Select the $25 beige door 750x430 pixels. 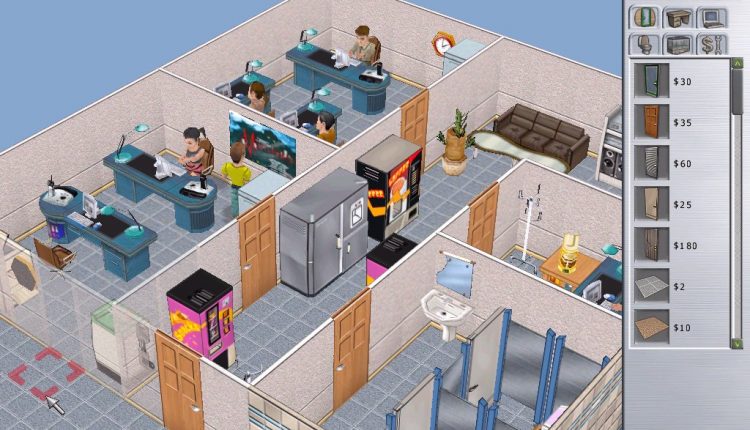(x=651, y=203)
